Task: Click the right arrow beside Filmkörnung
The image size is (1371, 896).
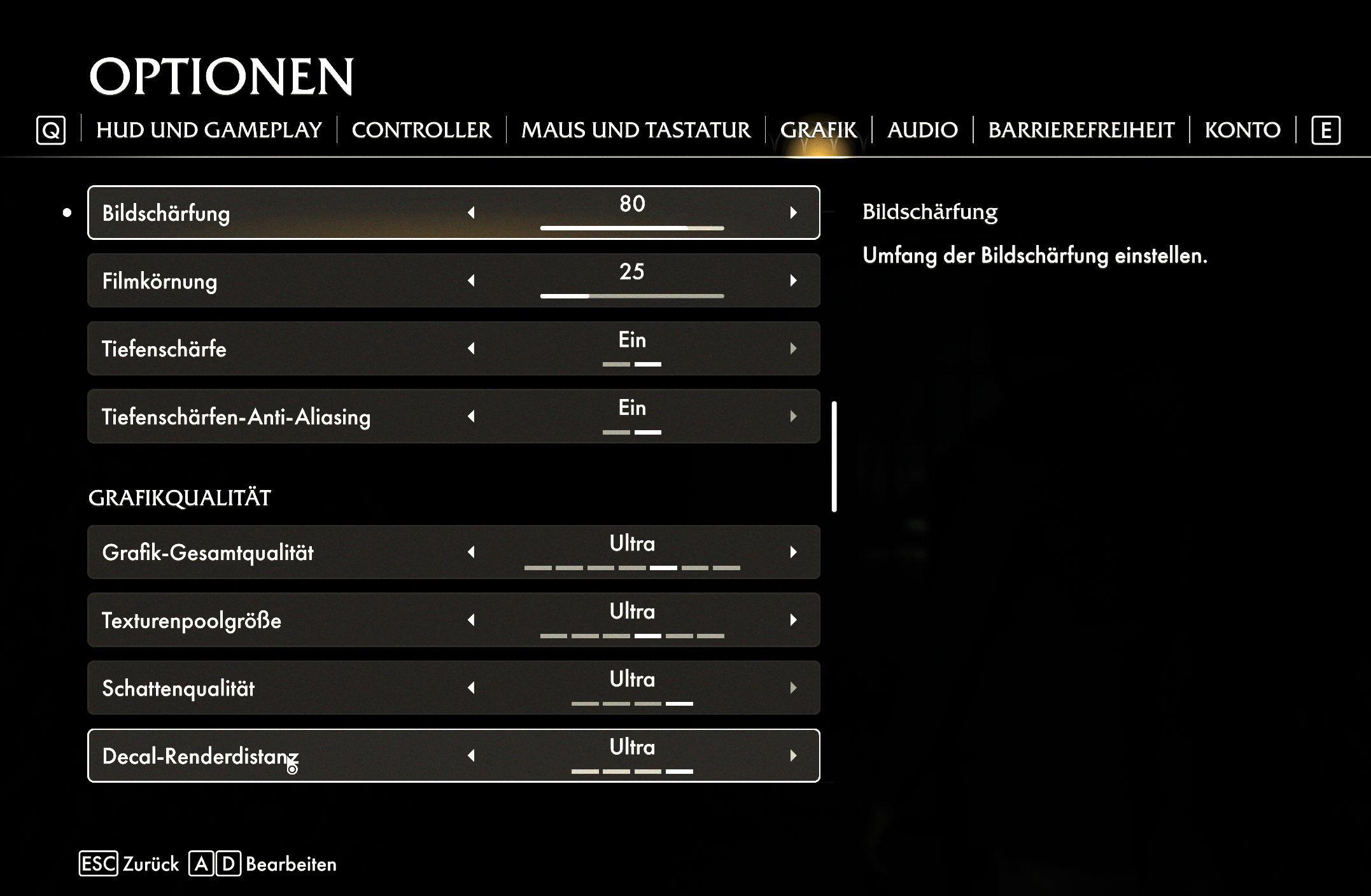Action: pyautogui.click(x=793, y=280)
